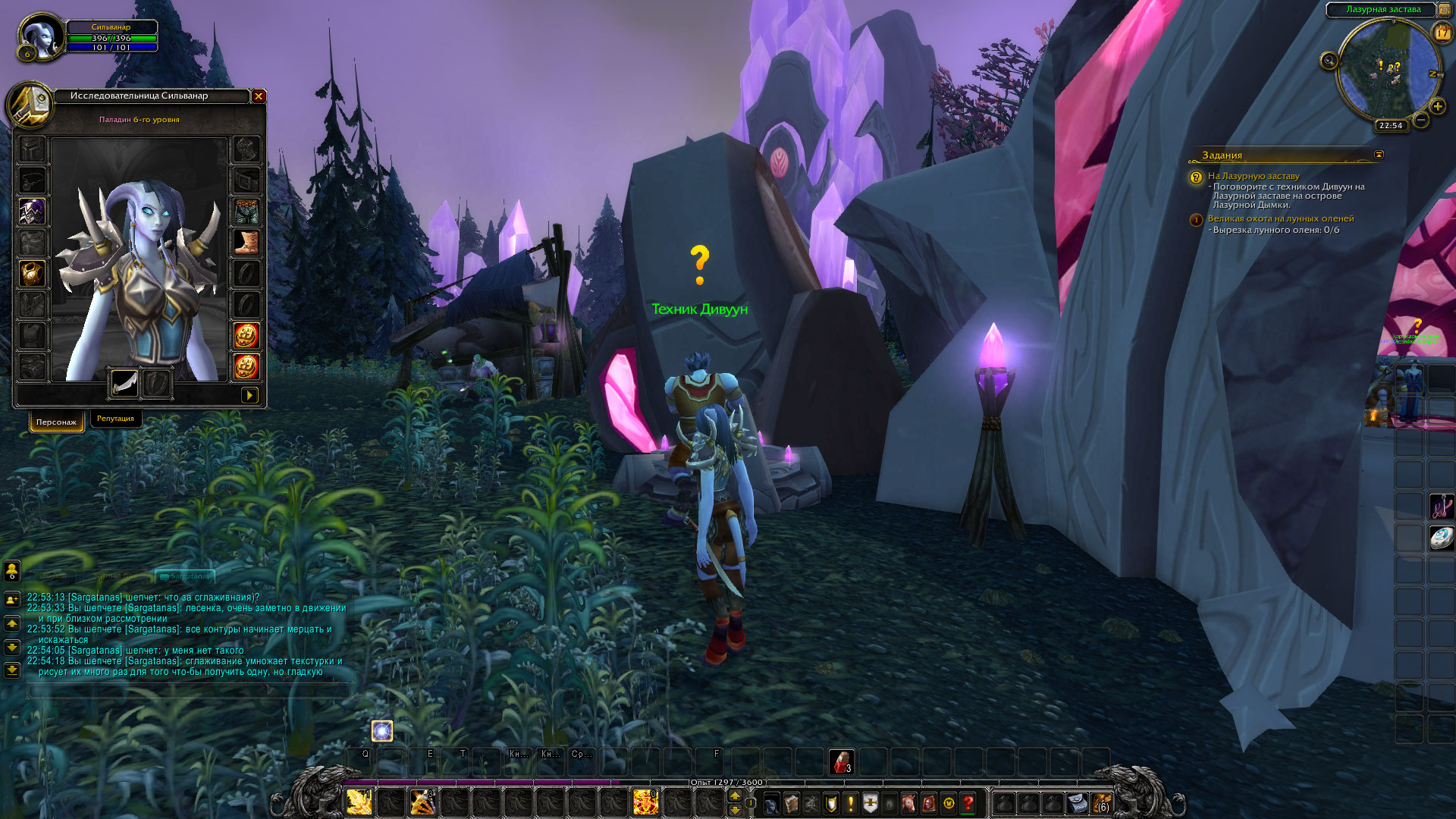Viewport: 1456px width, 819px height.
Task: Open the world map button beside zone name
Action: coord(1445,10)
